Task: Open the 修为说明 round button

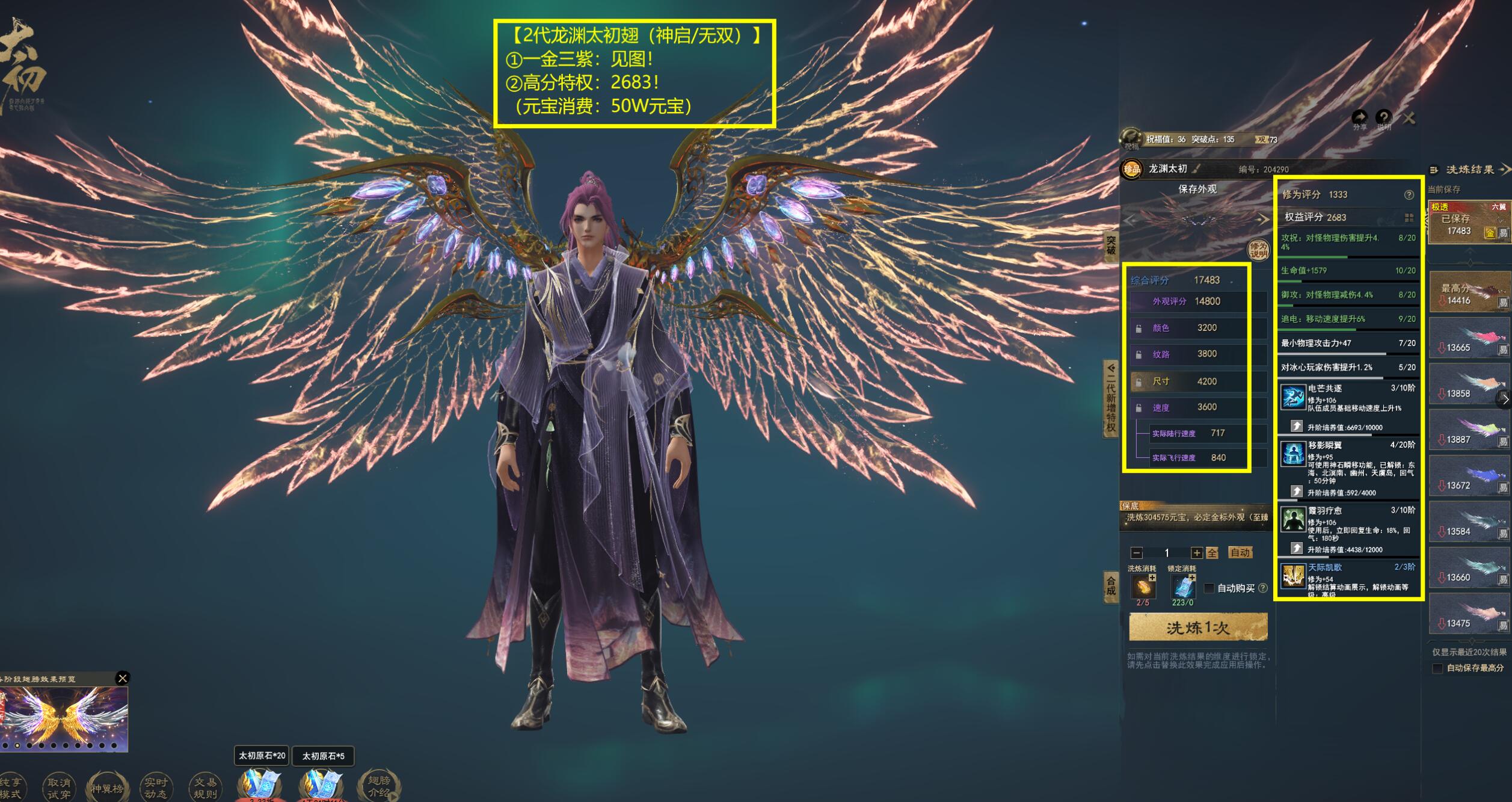Action: click(1258, 249)
